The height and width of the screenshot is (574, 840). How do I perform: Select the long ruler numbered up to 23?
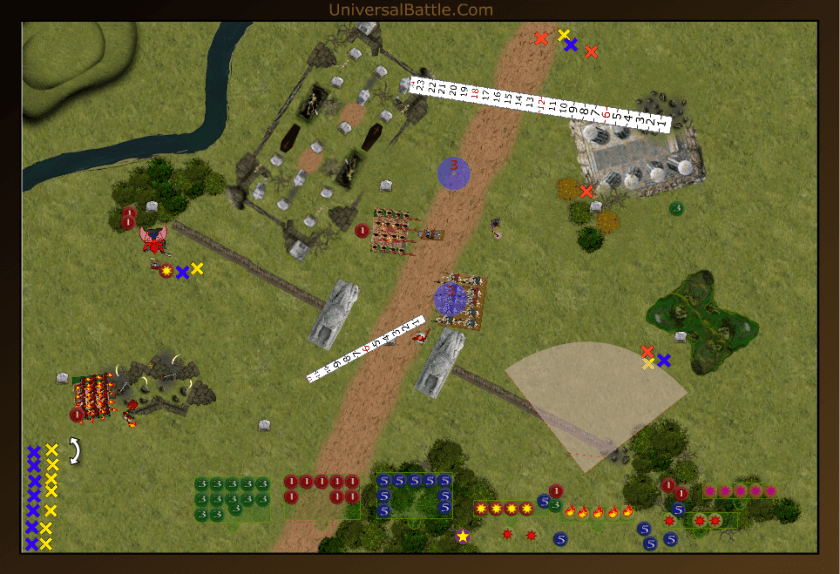(x=540, y=103)
